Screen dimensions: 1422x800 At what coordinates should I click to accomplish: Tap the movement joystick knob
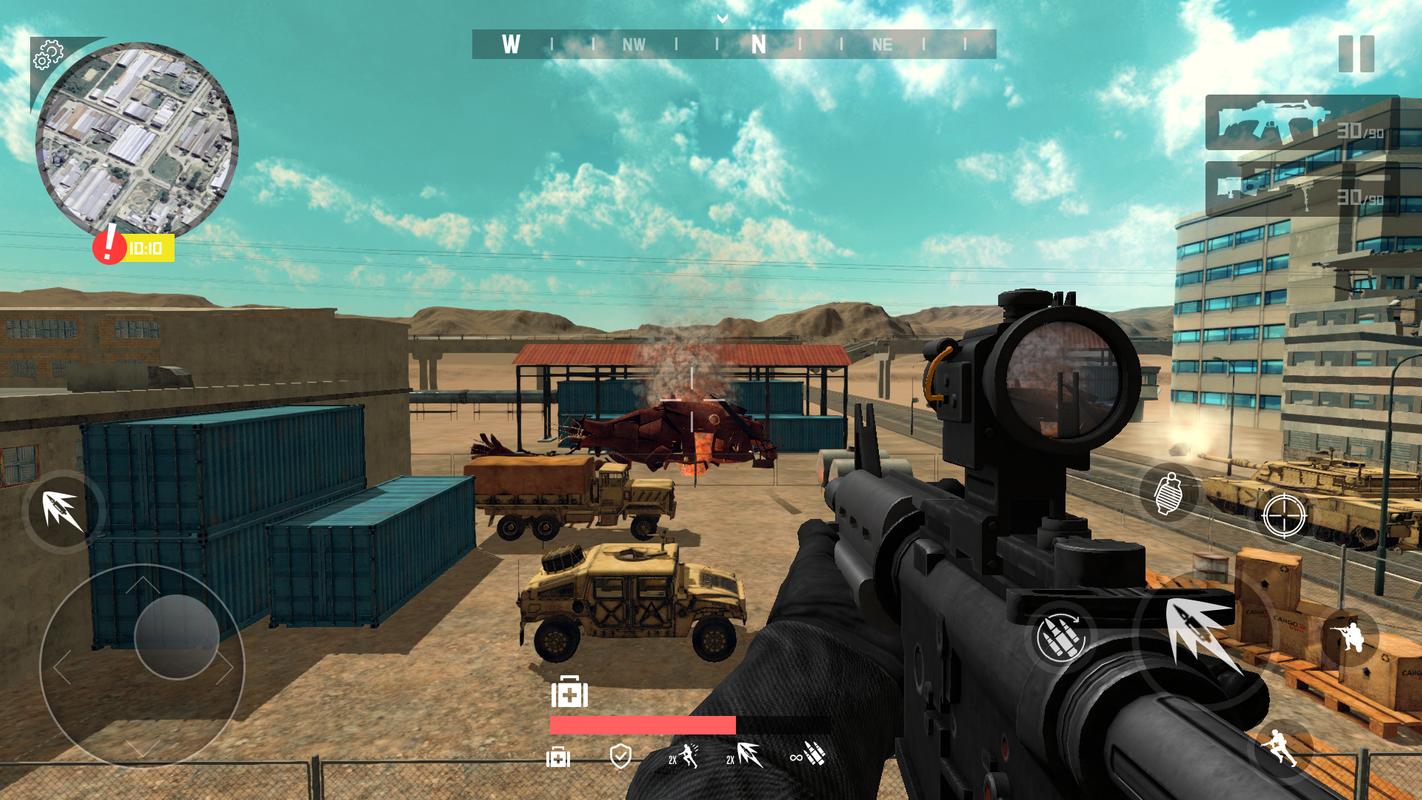(176, 637)
